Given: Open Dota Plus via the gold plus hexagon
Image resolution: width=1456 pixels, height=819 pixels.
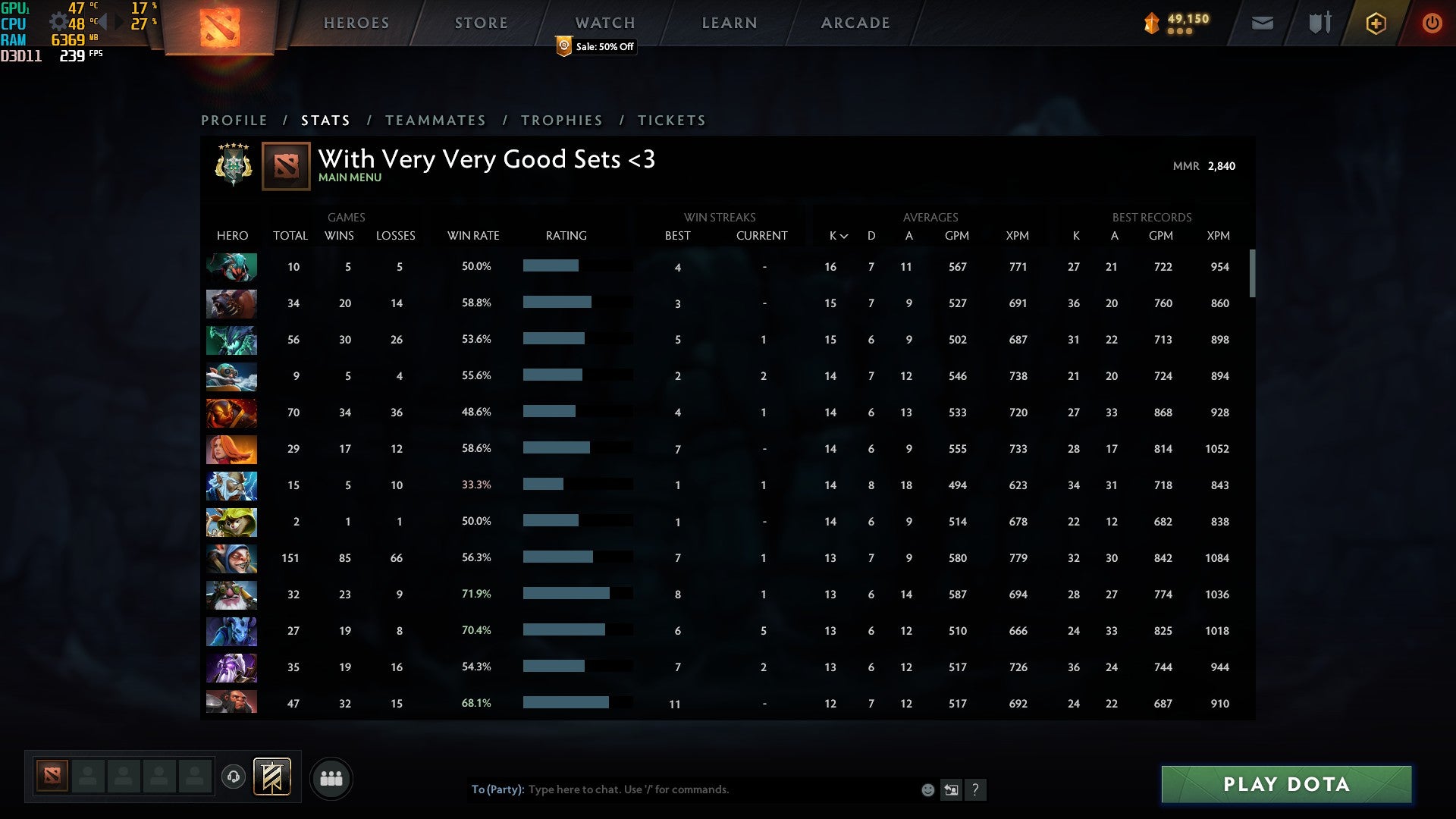Looking at the screenshot, I should tap(1376, 23).
